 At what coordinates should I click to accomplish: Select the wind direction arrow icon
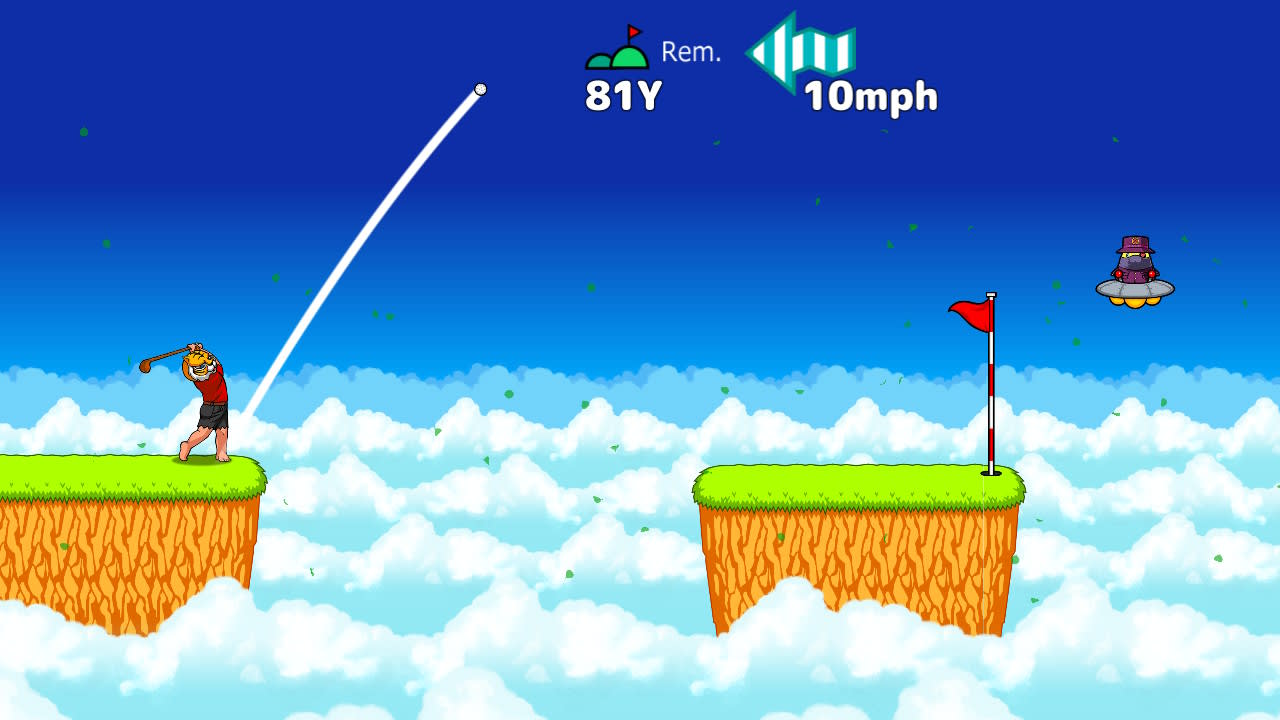click(800, 55)
